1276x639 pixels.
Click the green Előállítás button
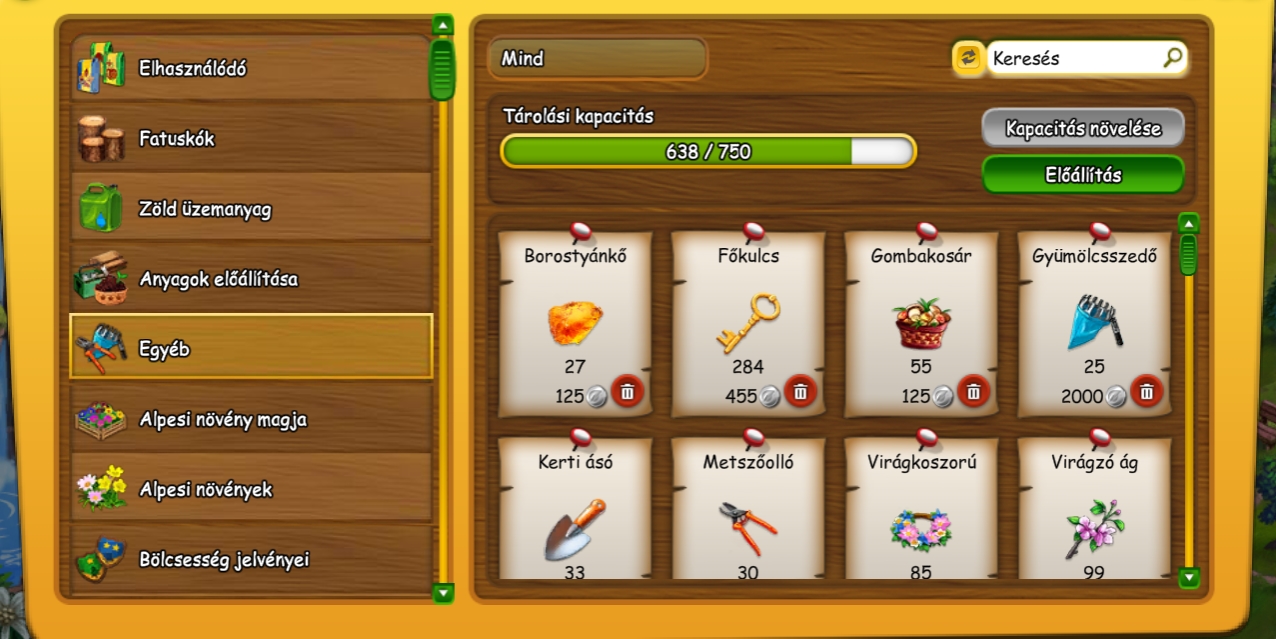[x=1082, y=175]
